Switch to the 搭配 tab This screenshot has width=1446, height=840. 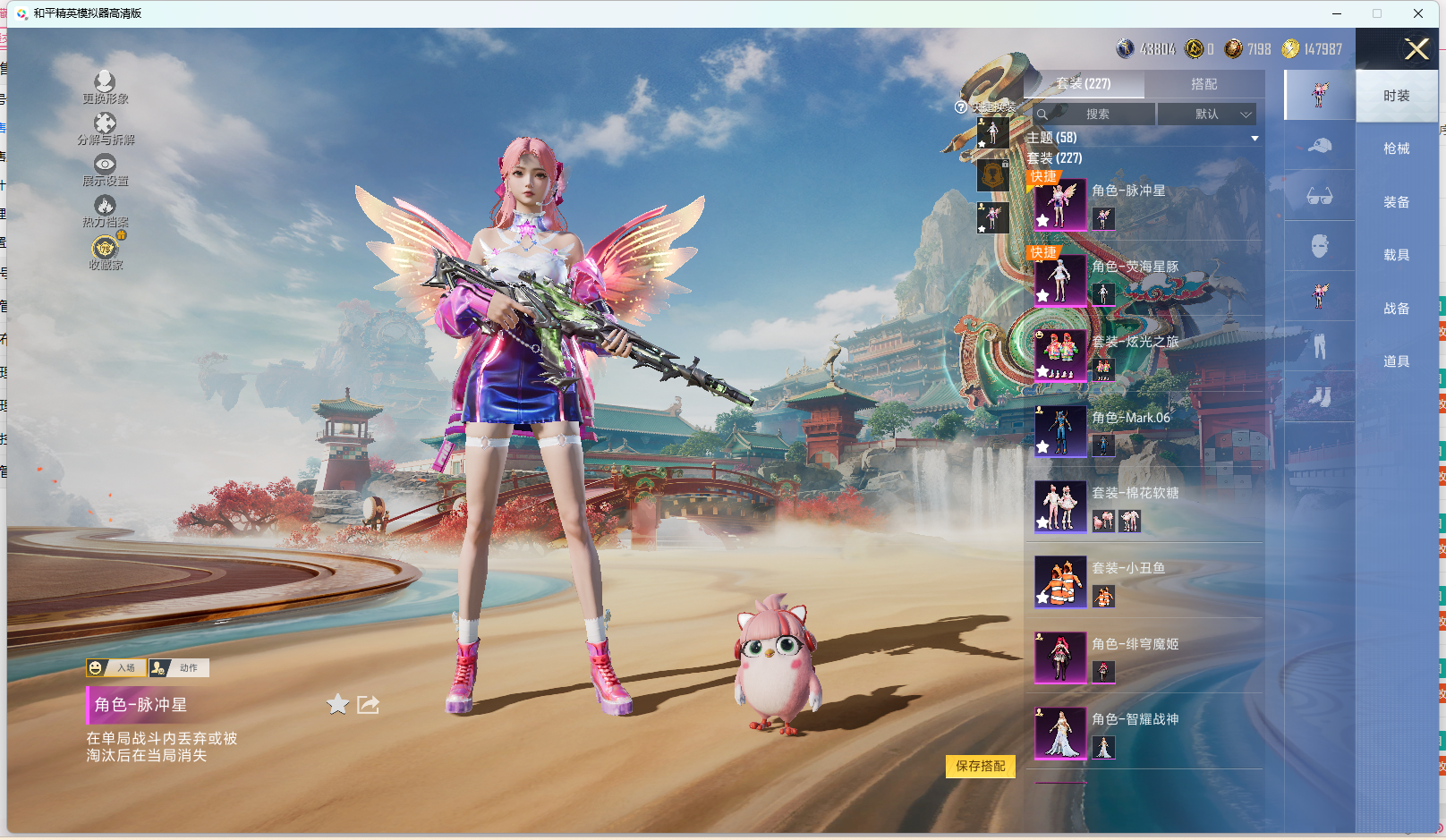[x=1204, y=84]
